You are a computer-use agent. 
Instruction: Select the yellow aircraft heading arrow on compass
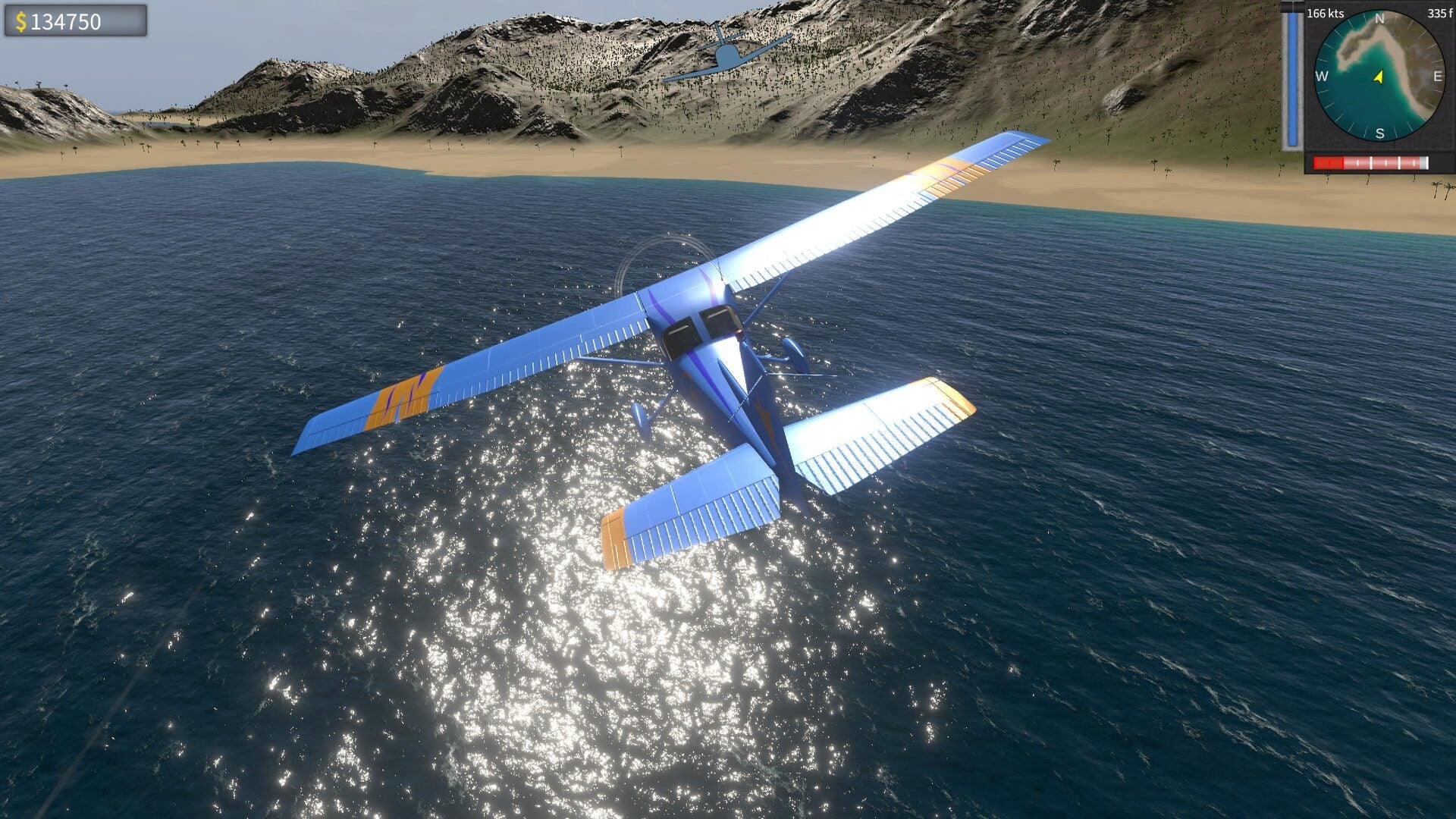click(1378, 76)
